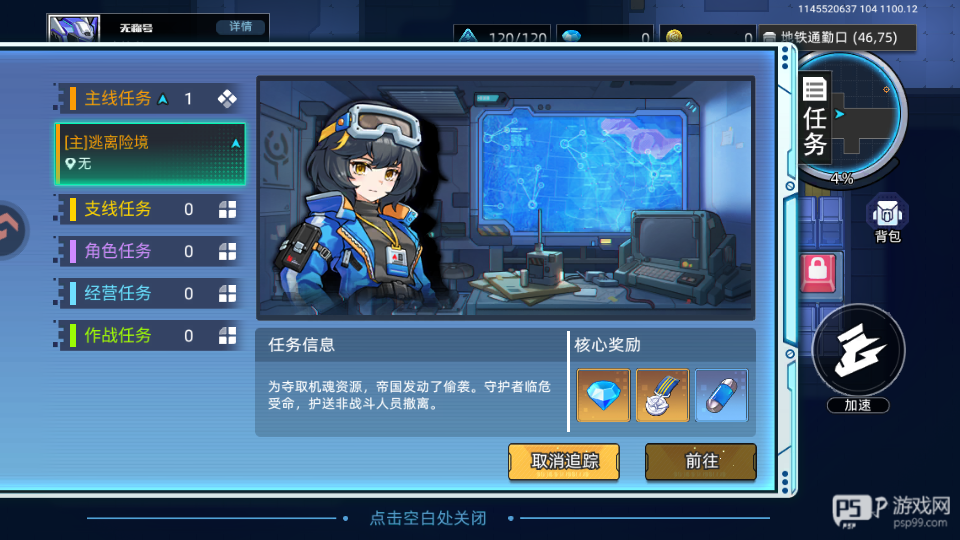Select the [主]逃离险境 quest entry
The image size is (960, 540).
pos(150,153)
